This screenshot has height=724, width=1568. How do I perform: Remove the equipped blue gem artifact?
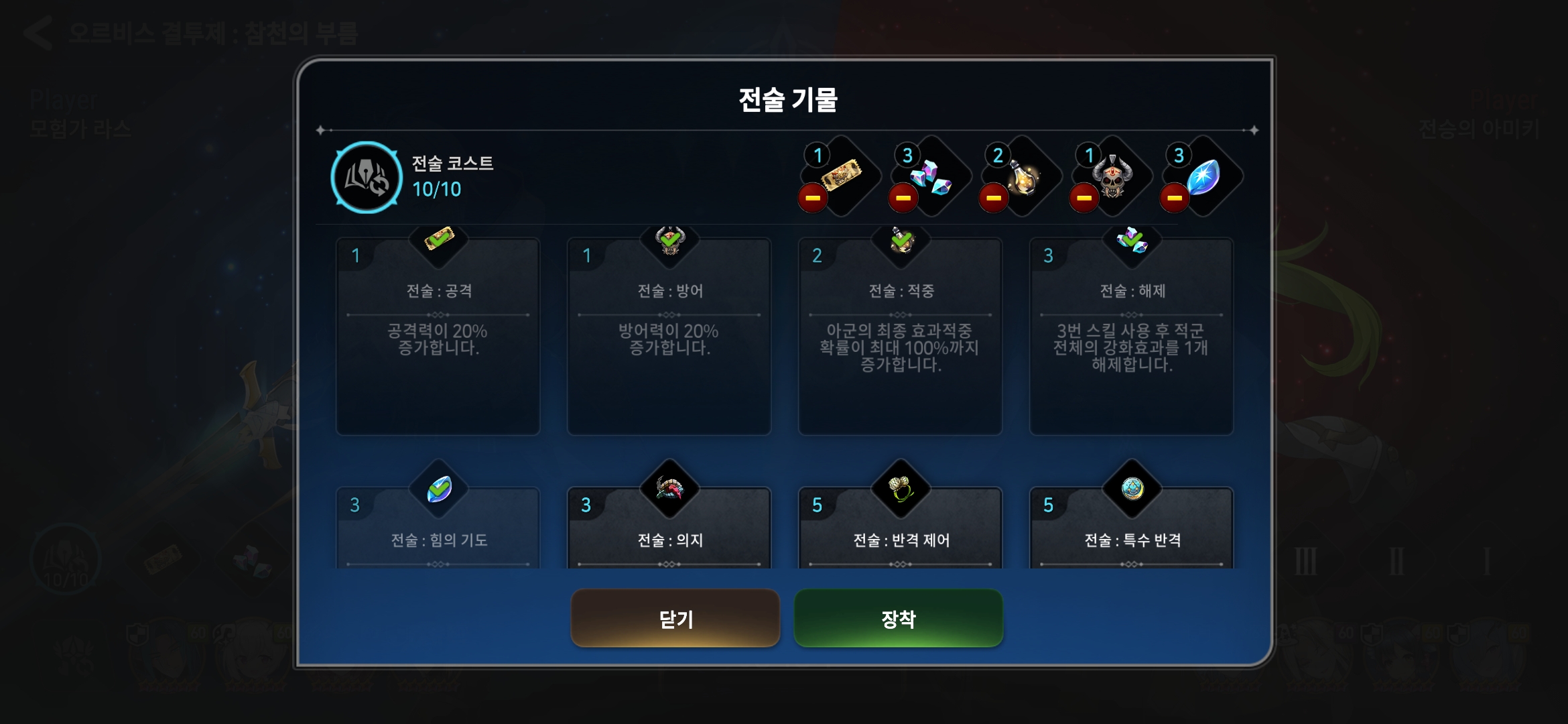[1175, 198]
